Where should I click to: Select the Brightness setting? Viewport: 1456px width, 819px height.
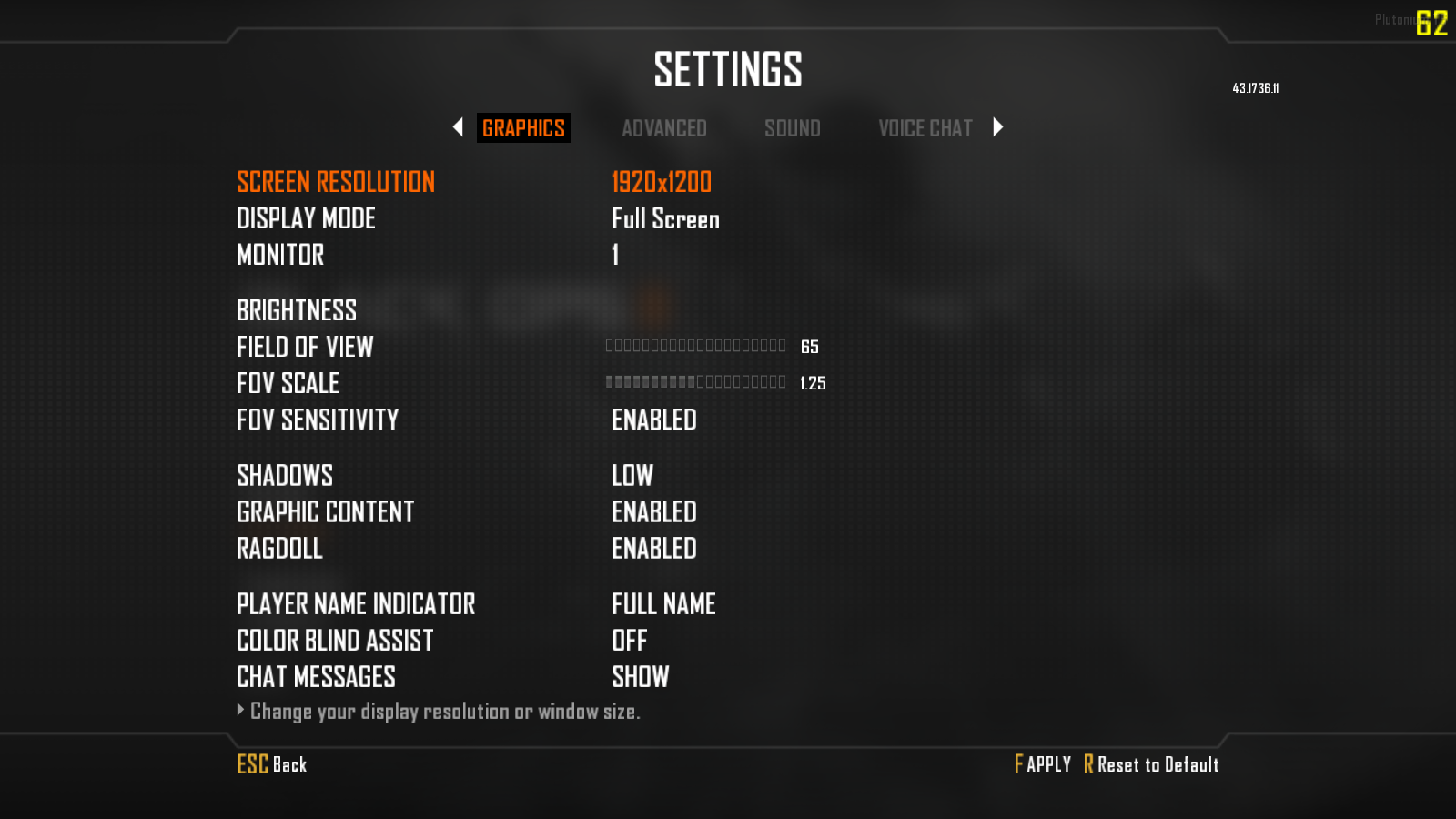coord(297,310)
